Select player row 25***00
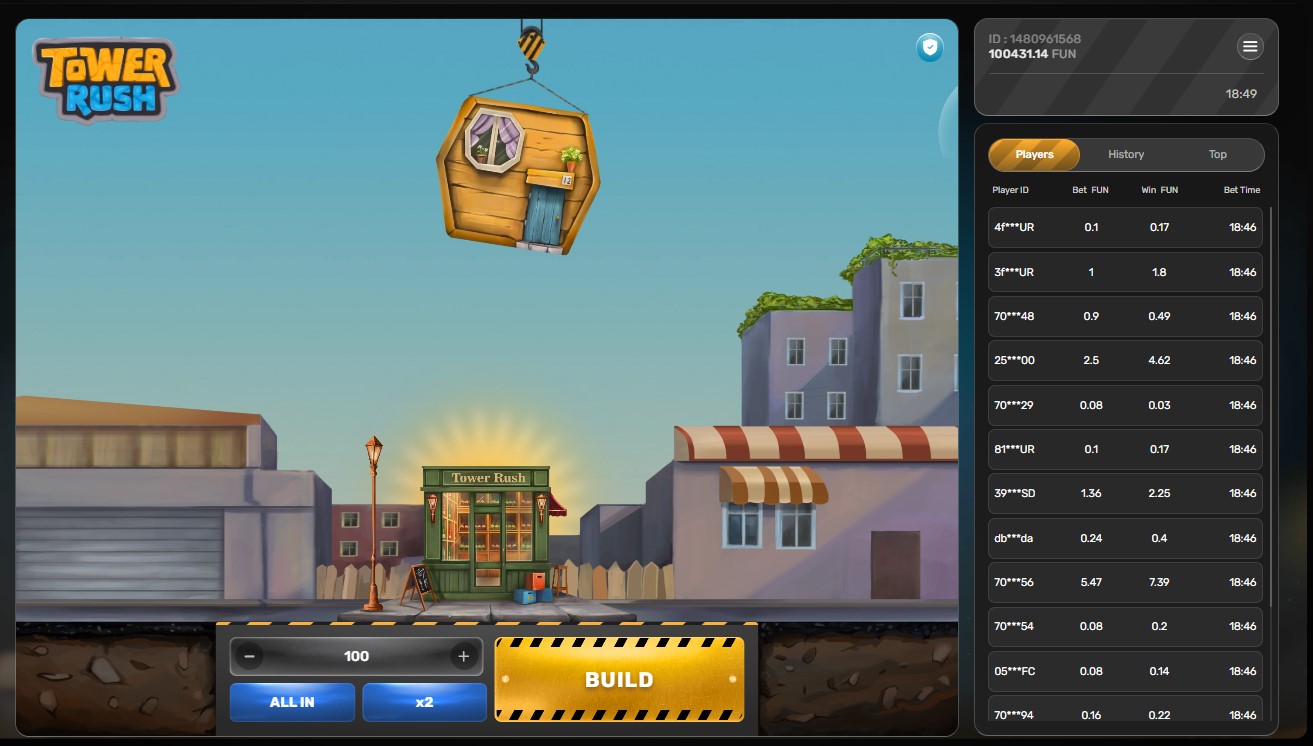Screen dimensions: 1313x746 coord(1125,360)
